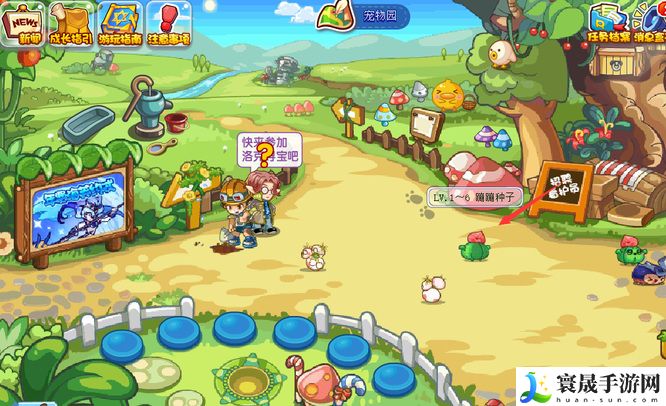Open the 成长指引 growth guide
666x406 pixels.
[71, 23]
